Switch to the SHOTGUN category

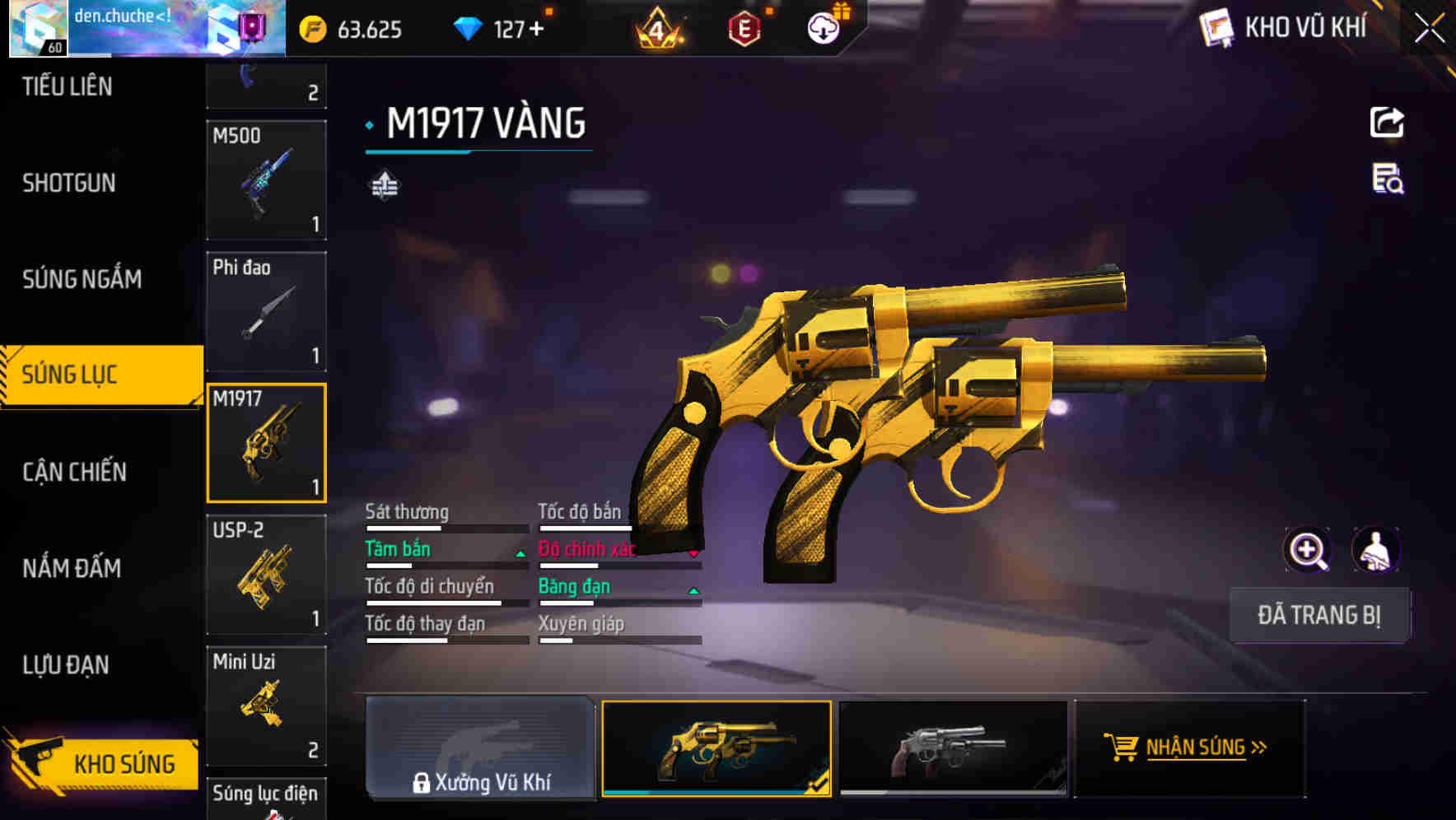click(69, 183)
